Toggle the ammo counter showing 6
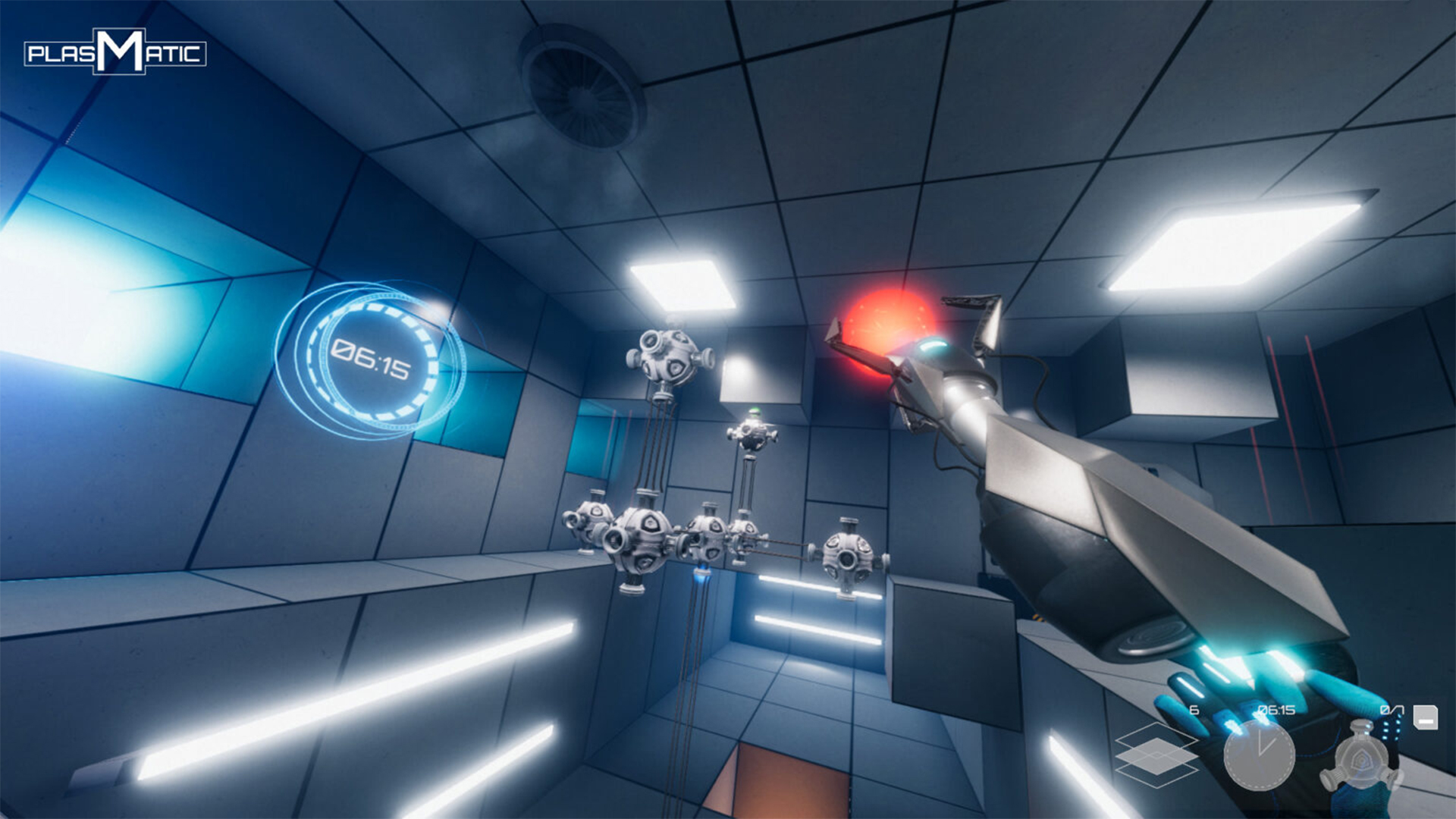This screenshot has width=1456, height=819. [1193, 708]
